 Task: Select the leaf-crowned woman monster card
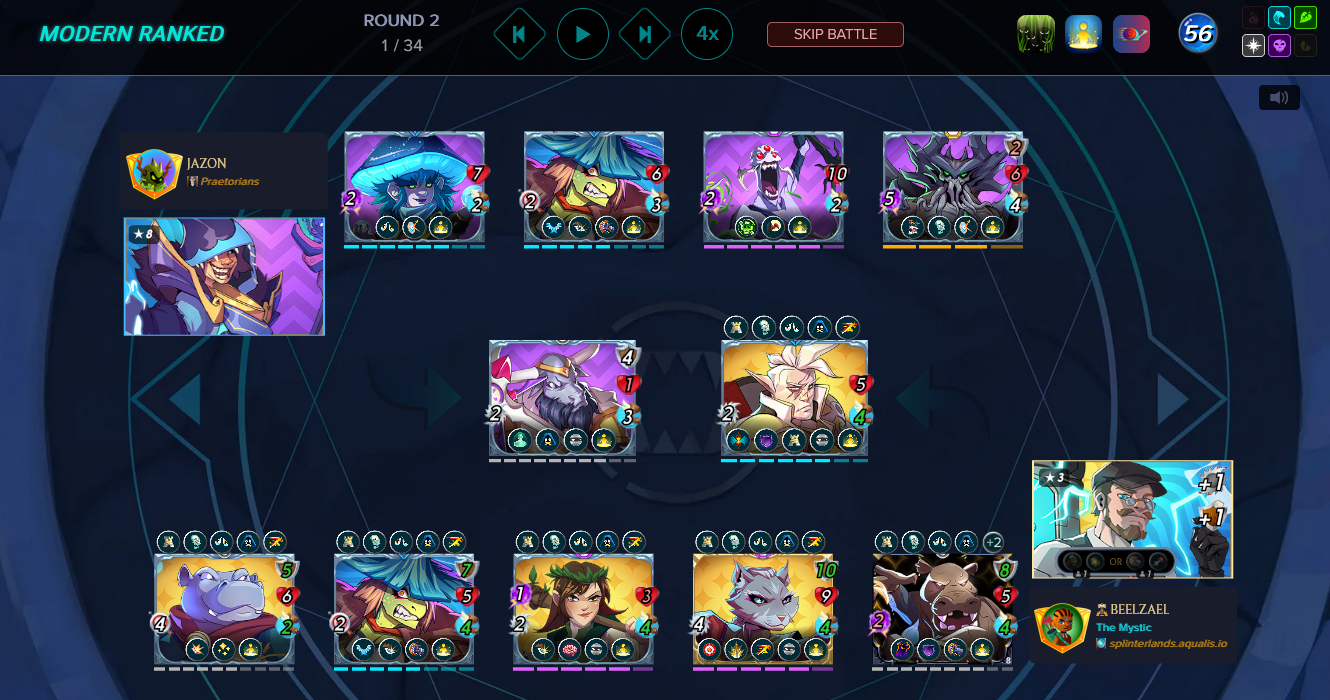[x=583, y=608]
